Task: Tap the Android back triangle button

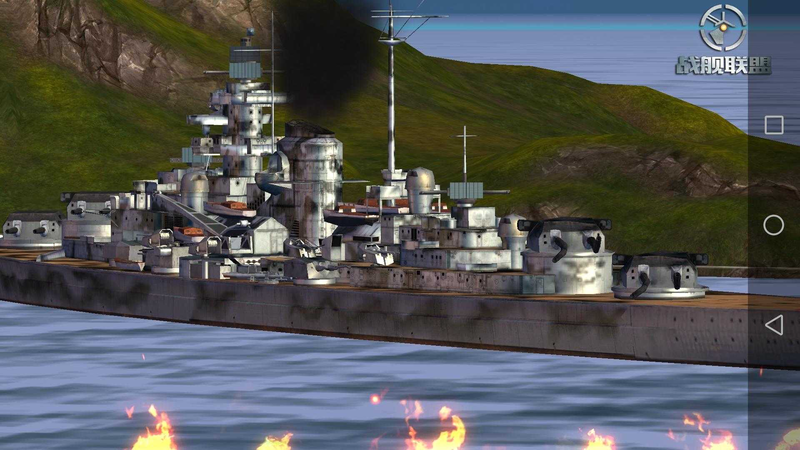Action: [x=773, y=325]
